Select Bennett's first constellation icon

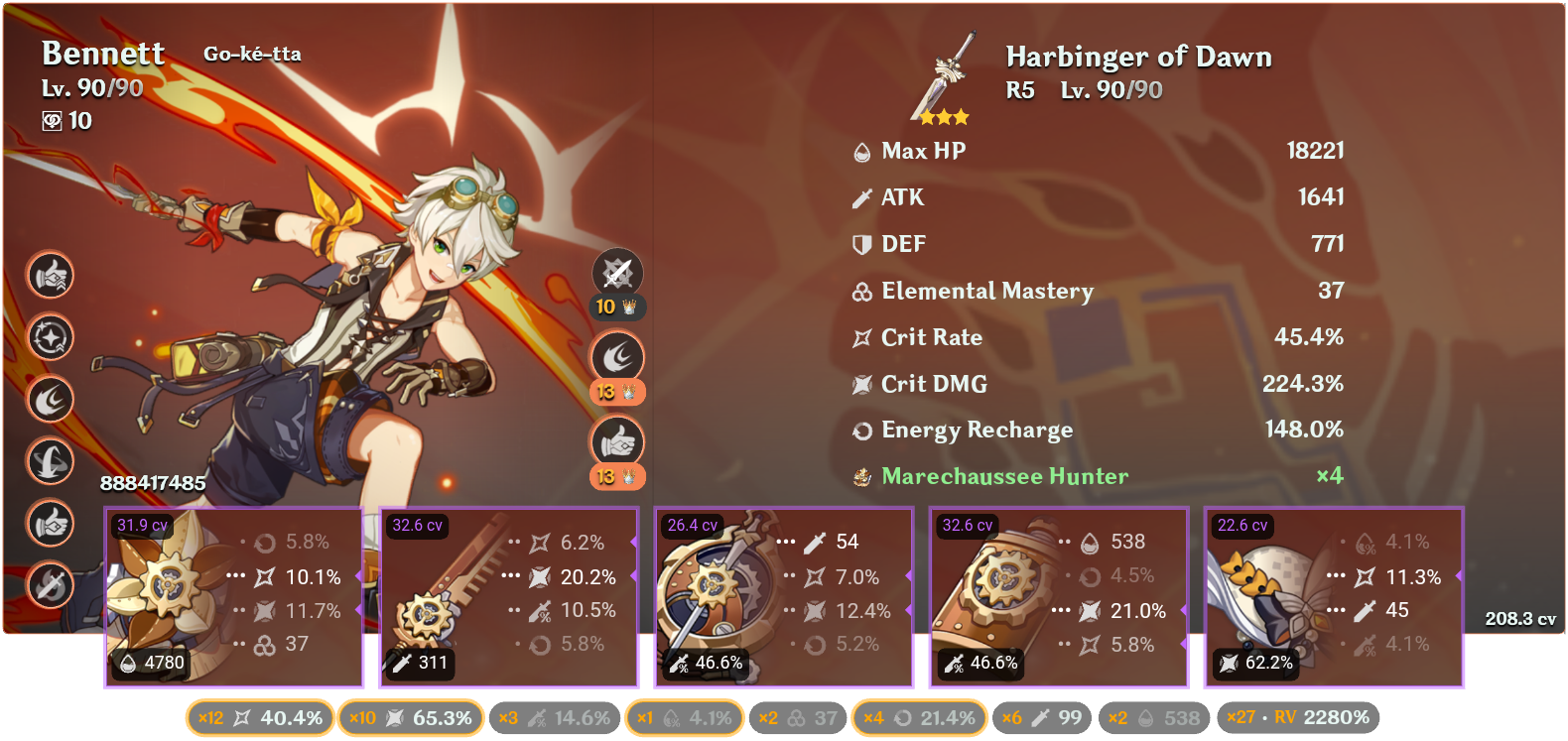click(x=51, y=276)
